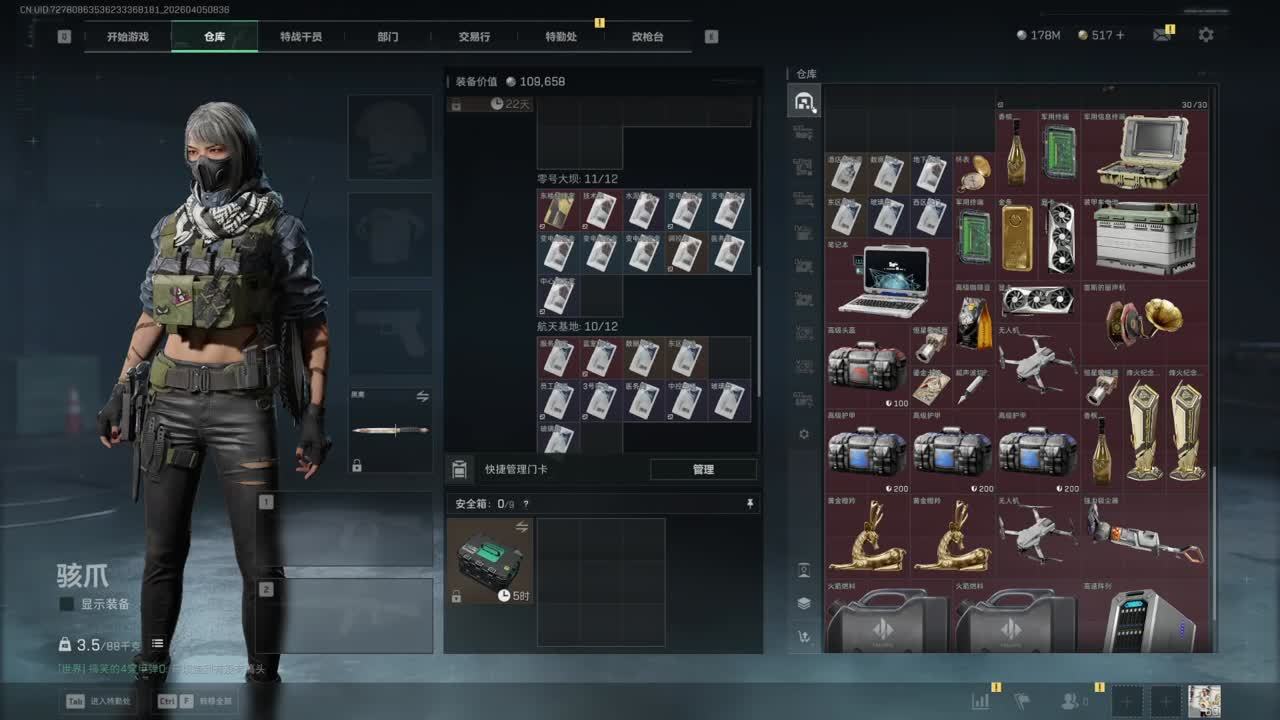Viewport: 1280px width, 720px height.
Task: Select the green safe box item
Action: click(490, 560)
